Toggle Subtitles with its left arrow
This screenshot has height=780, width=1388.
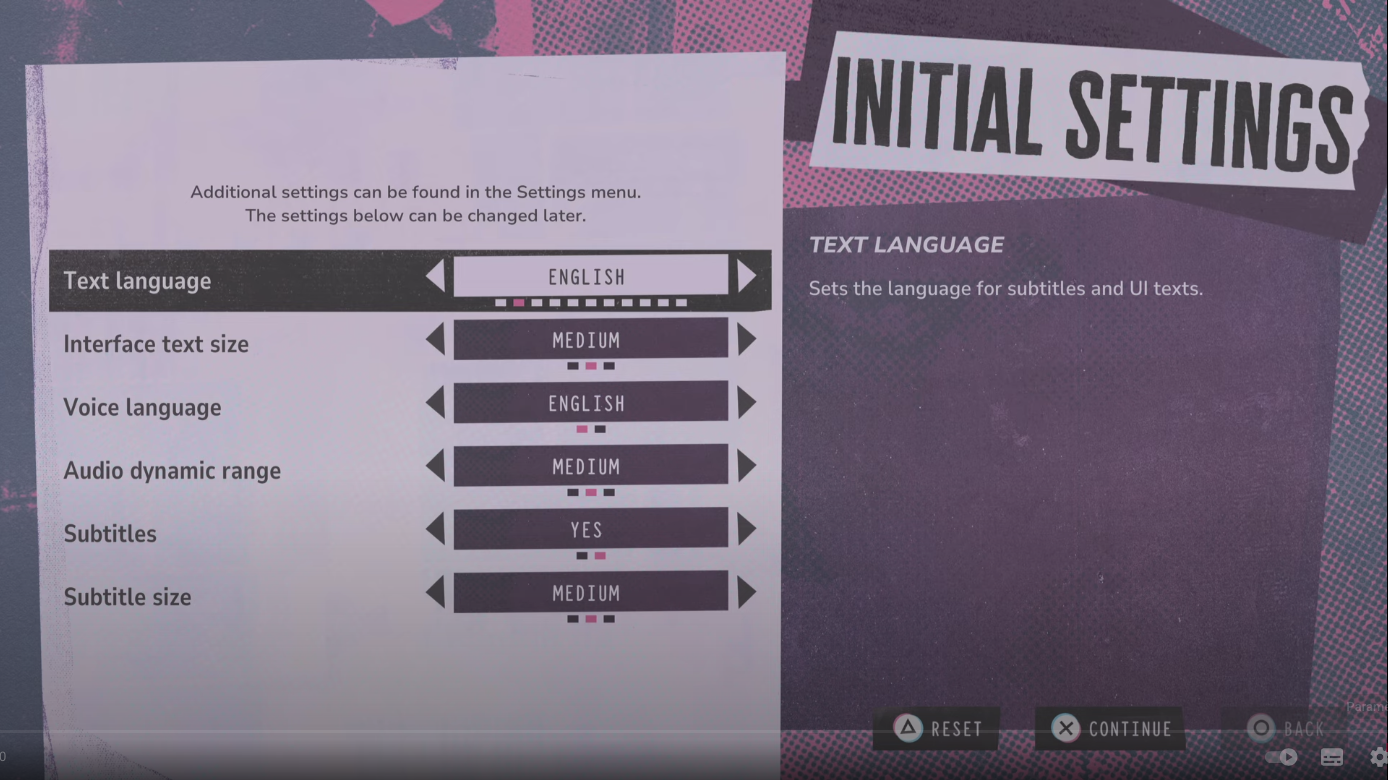coord(435,529)
